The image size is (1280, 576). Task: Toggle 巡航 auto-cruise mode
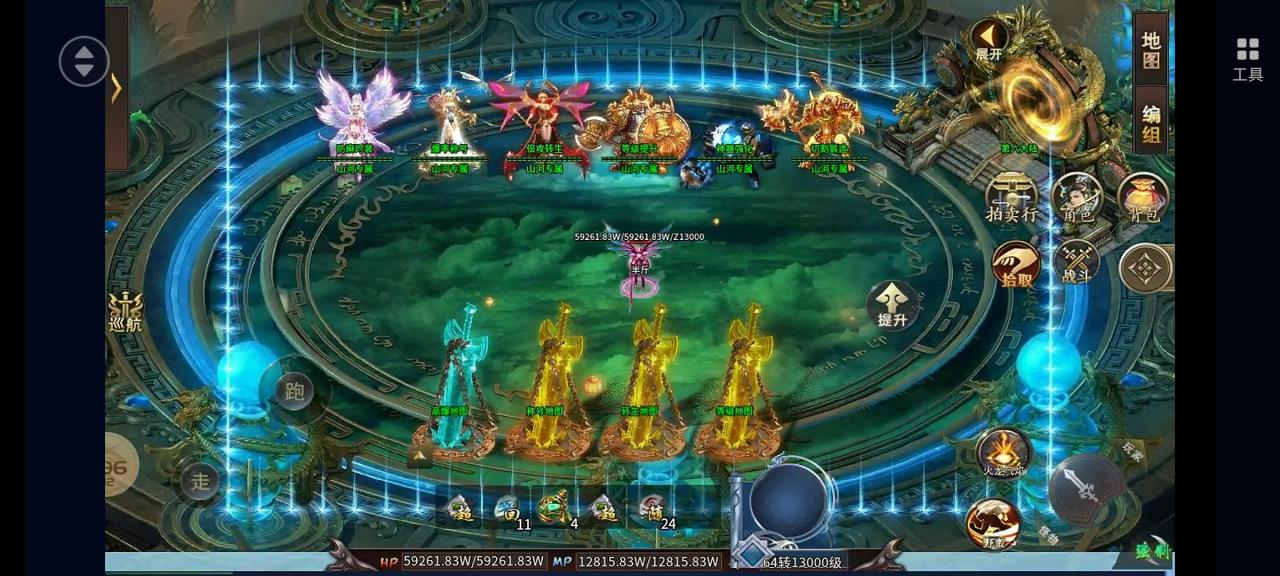[x=125, y=311]
